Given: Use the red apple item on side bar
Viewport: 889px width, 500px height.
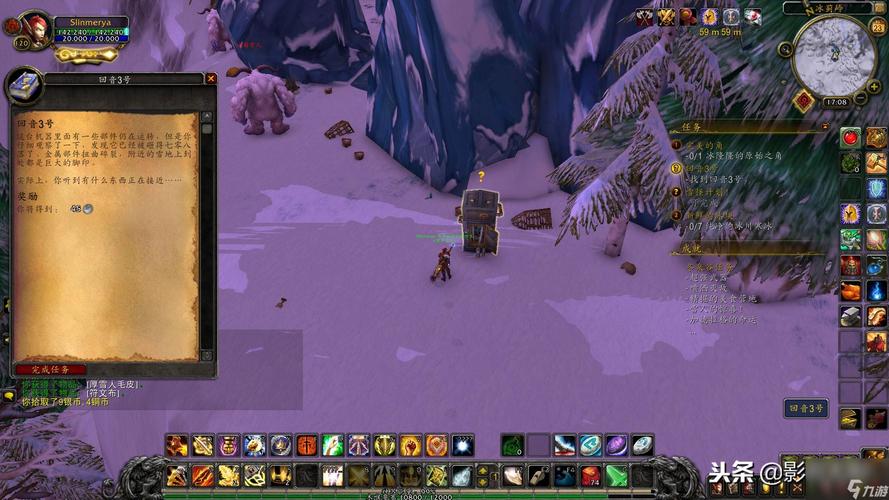Looking at the screenshot, I should tap(851, 137).
